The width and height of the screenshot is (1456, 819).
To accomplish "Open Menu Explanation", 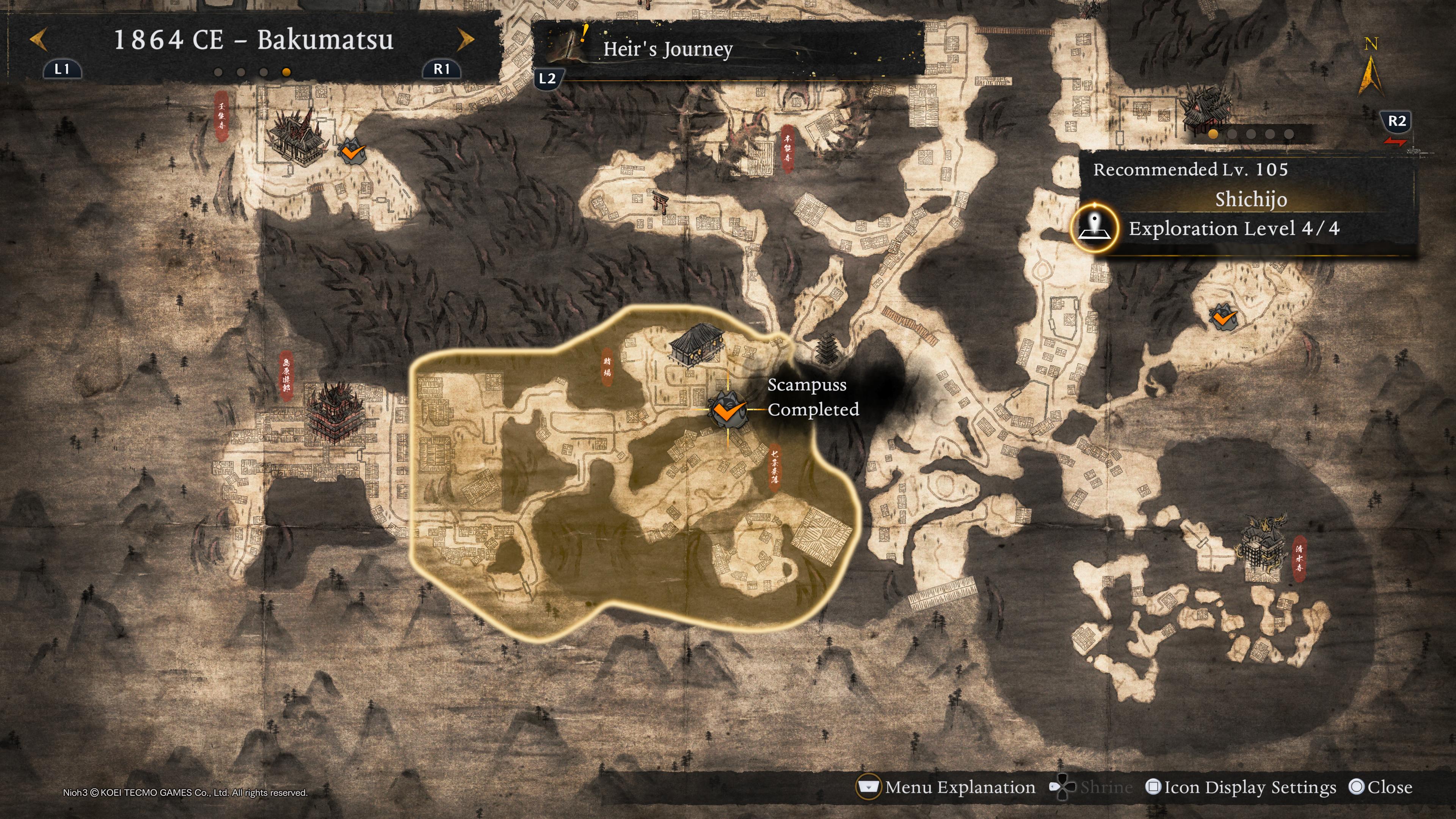I will point(960,788).
